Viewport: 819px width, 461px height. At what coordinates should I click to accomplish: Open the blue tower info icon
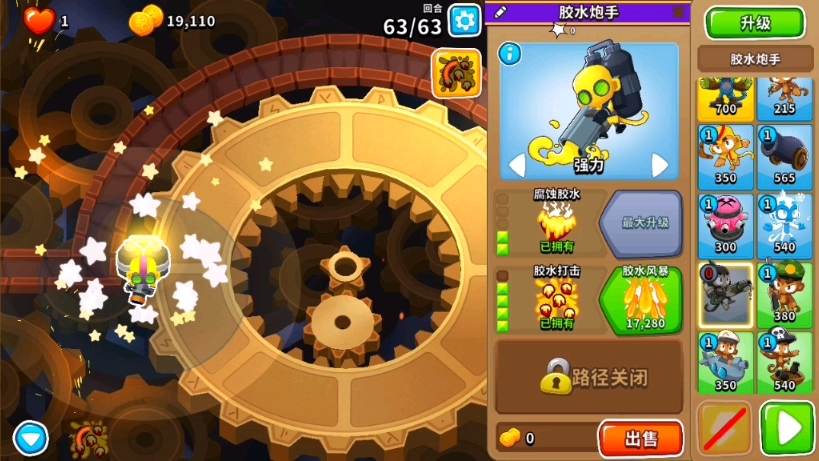point(509,54)
